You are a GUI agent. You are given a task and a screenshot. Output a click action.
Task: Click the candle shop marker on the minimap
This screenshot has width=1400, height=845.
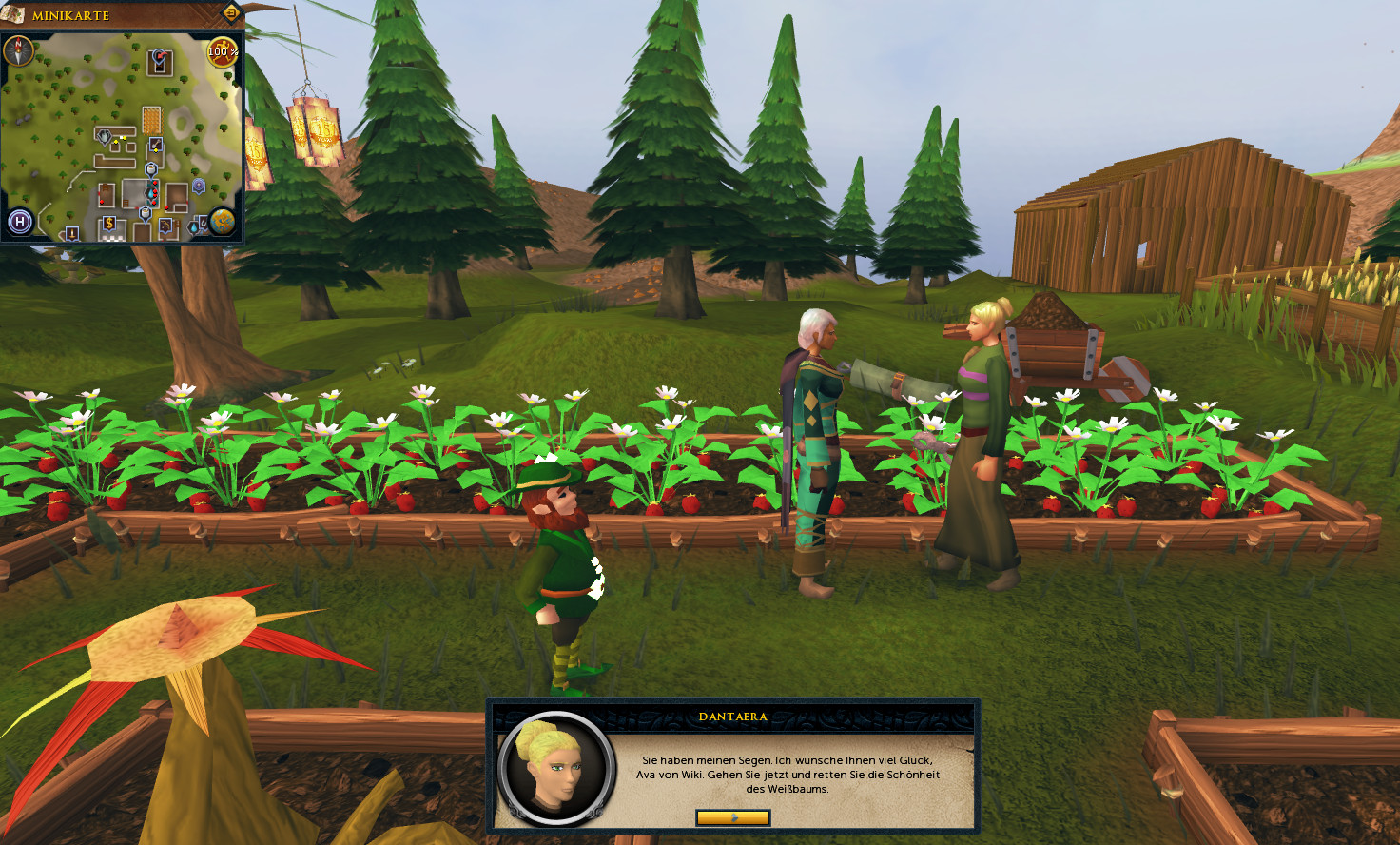tap(72, 232)
